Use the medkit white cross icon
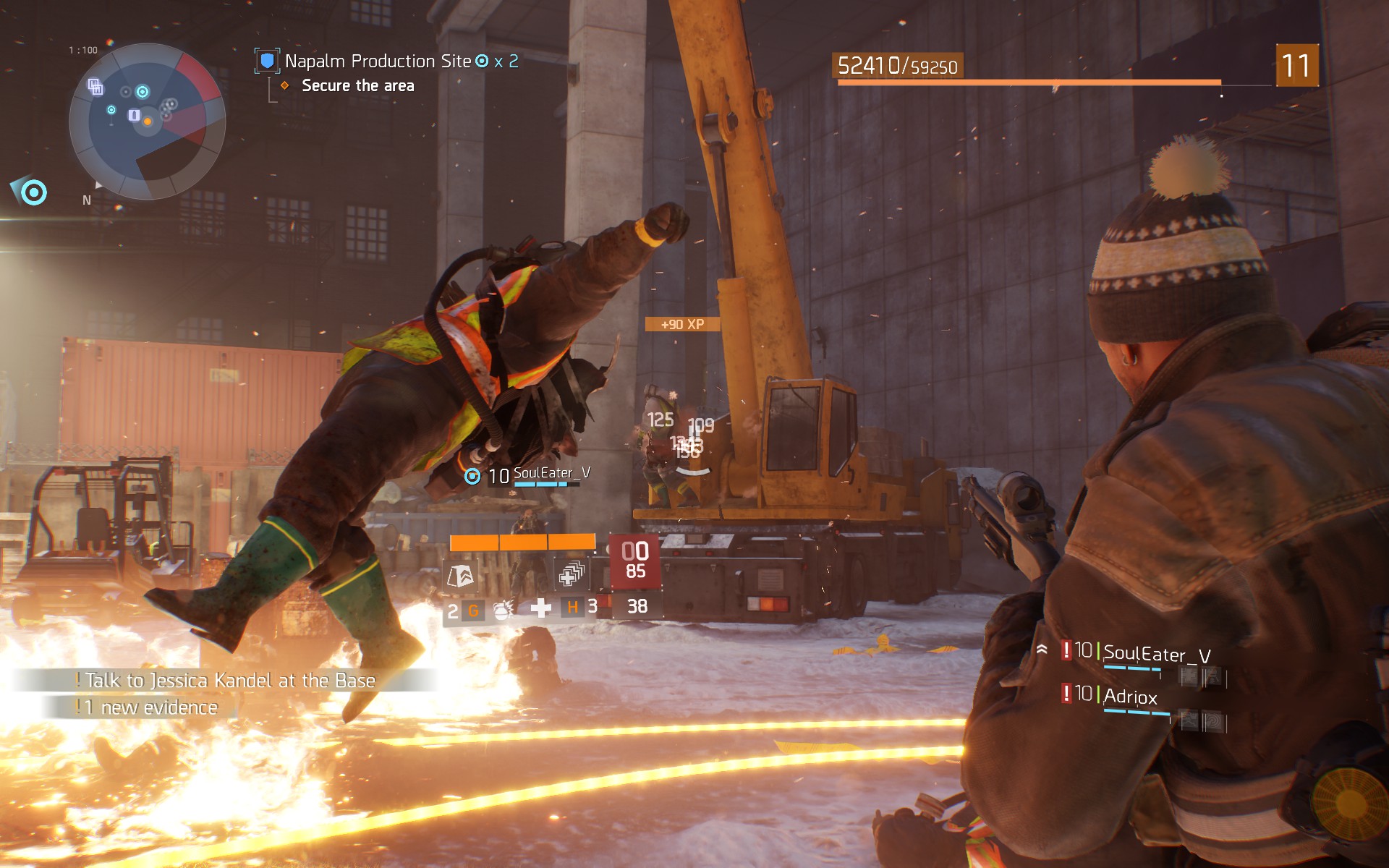Viewport: 1389px width, 868px height. (540, 608)
